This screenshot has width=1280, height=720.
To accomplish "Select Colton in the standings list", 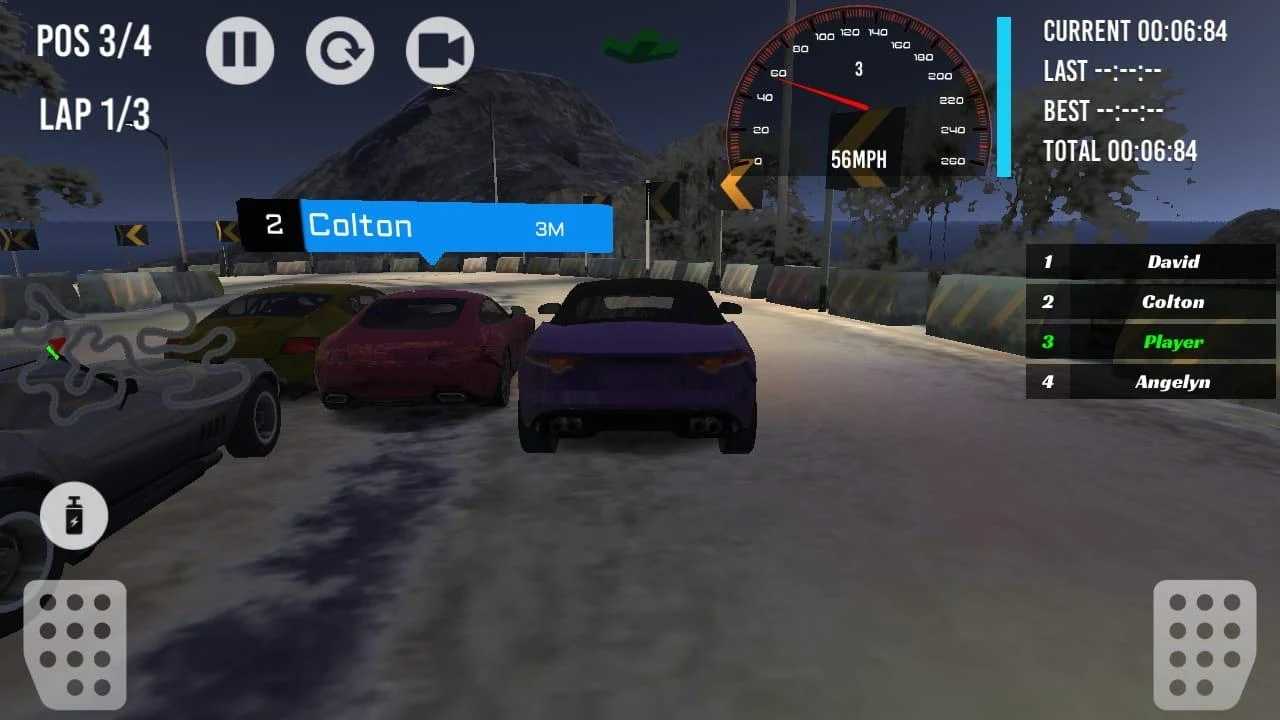I will (1148, 302).
